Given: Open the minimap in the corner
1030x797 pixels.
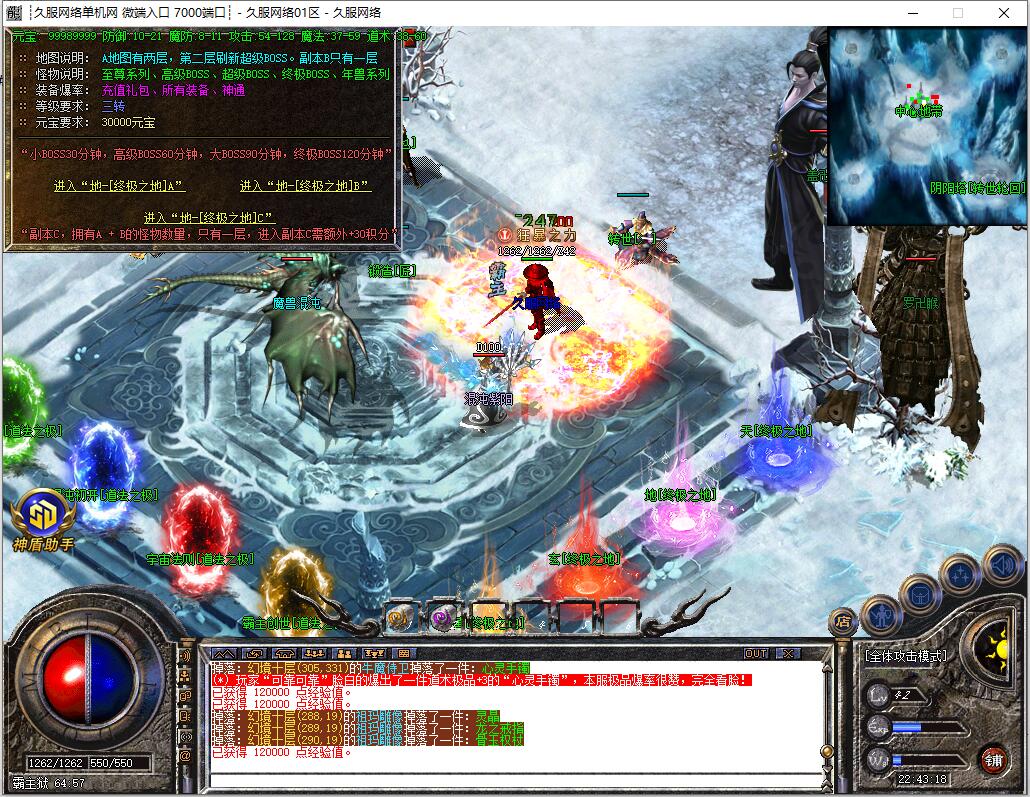Looking at the screenshot, I should point(927,126).
